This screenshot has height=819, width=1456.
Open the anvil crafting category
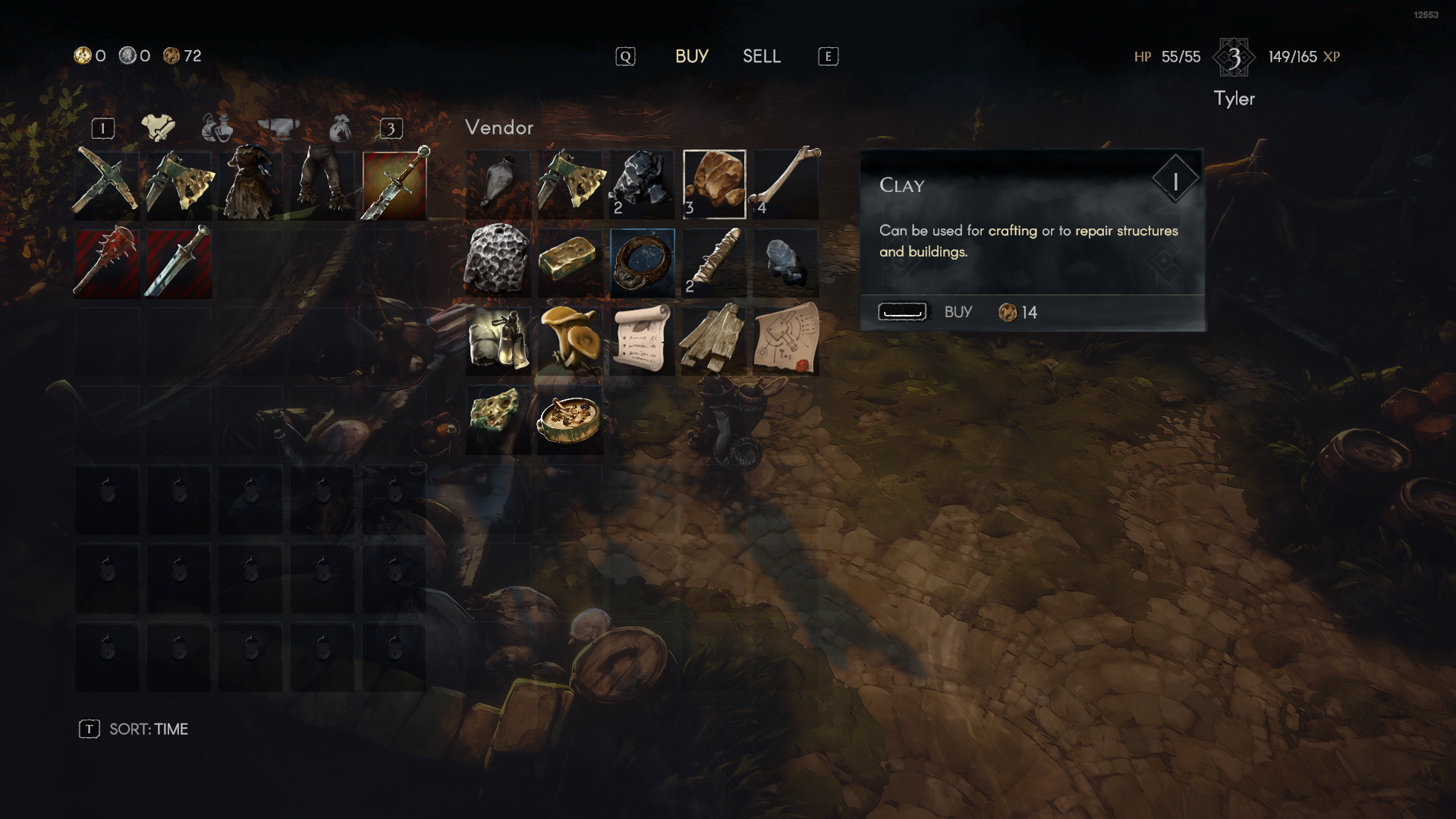point(281,128)
